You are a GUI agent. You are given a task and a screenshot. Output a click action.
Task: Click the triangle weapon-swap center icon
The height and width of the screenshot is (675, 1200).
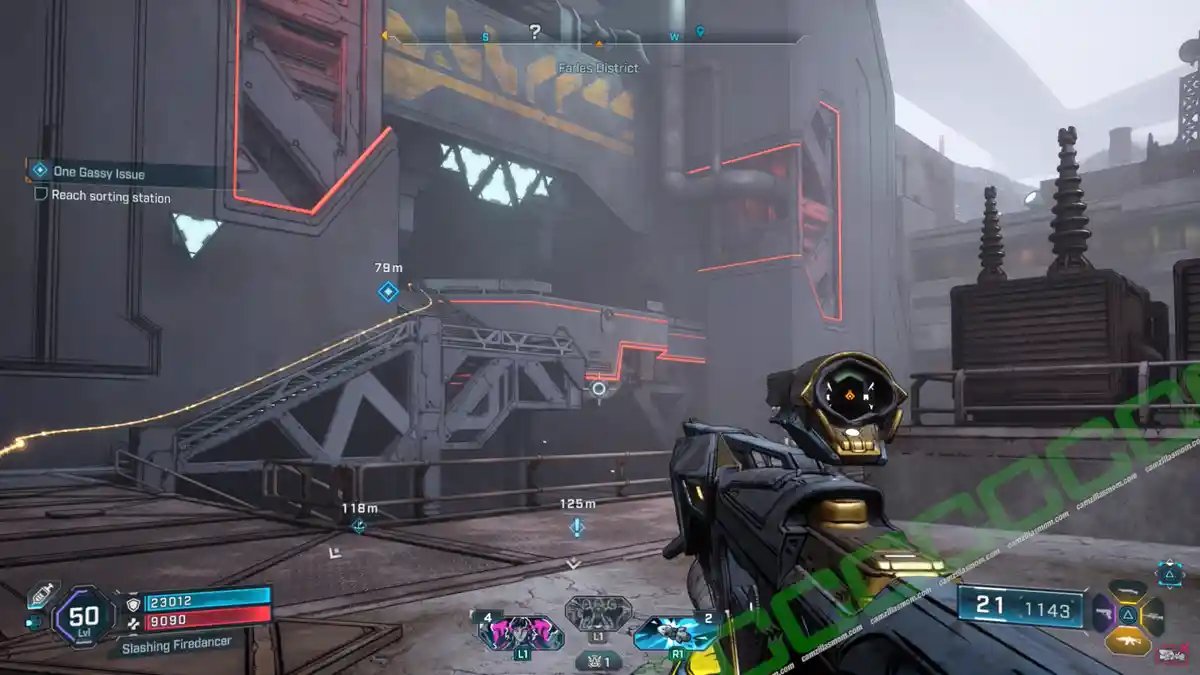click(x=1128, y=614)
